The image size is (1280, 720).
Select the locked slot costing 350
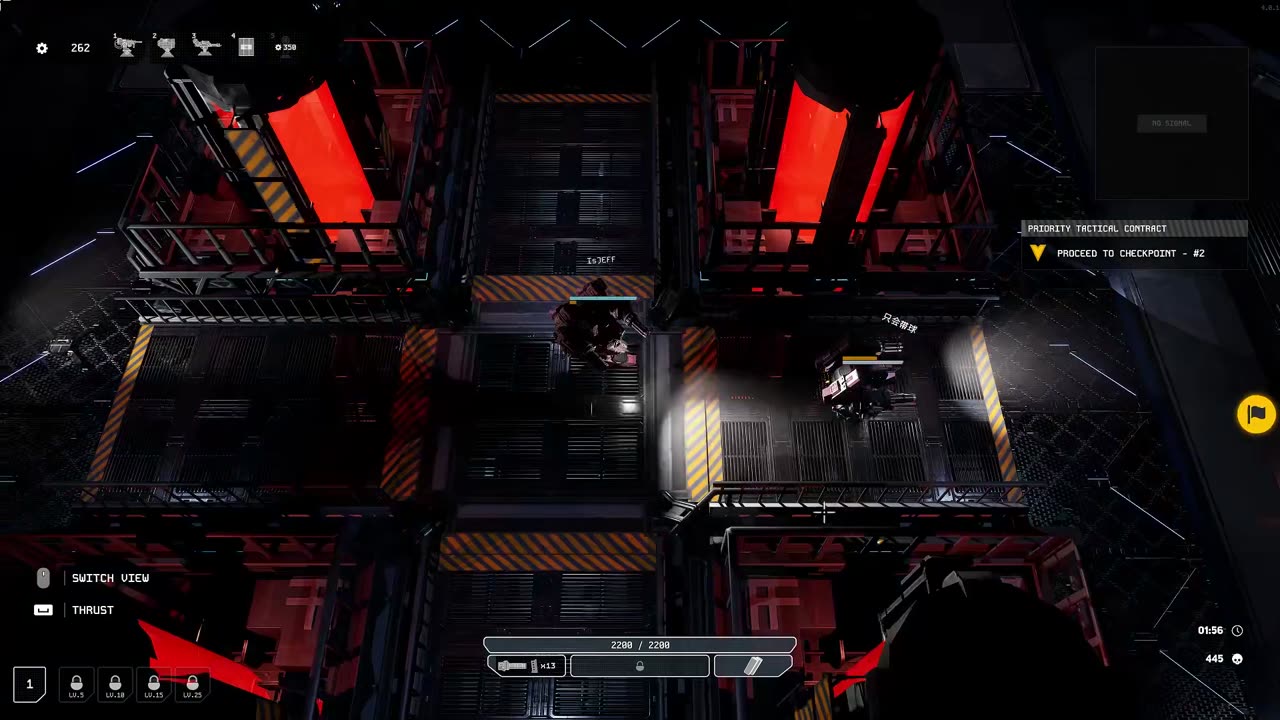coord(285,47)
